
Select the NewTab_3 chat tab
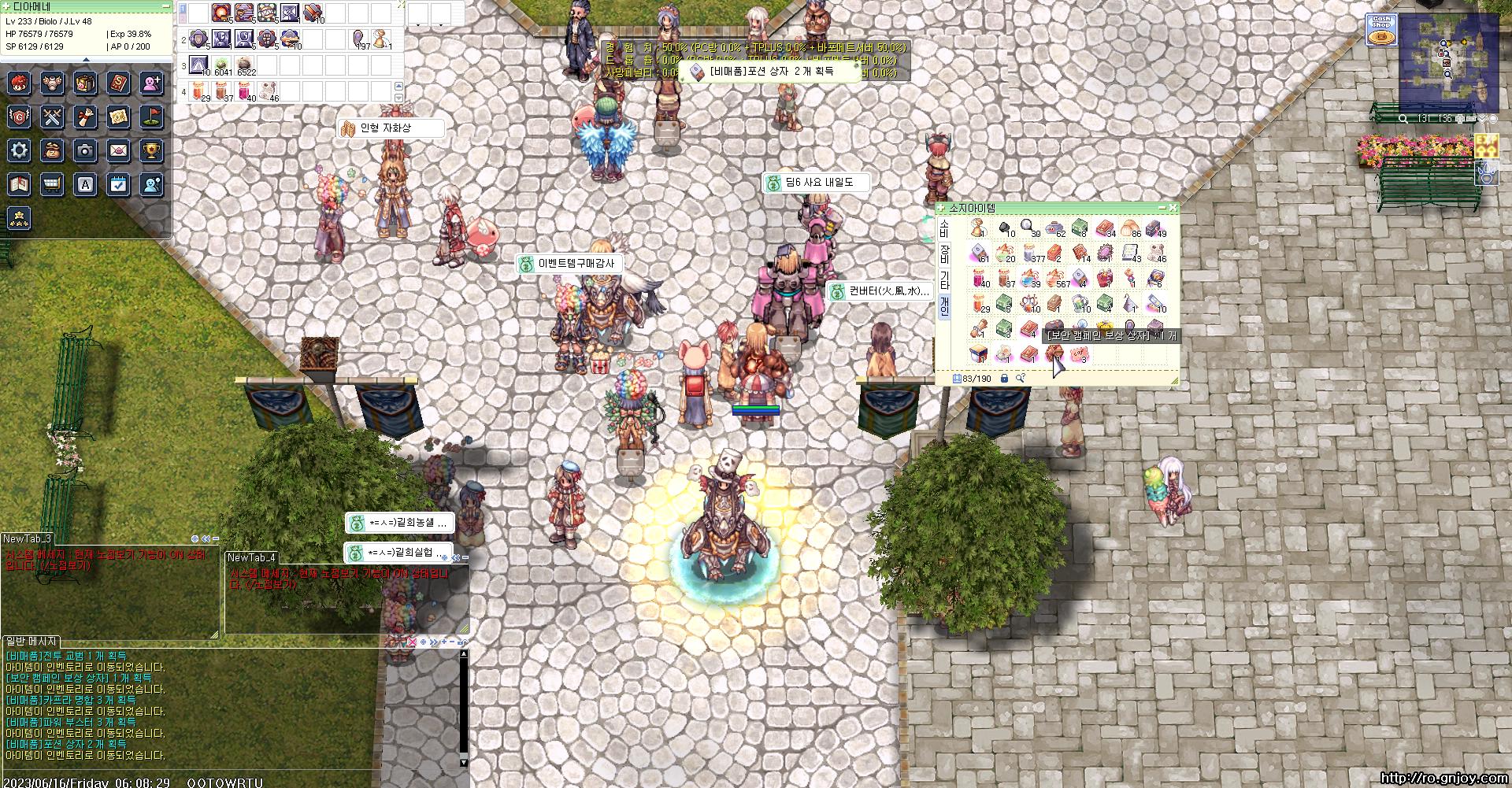coord(27,538)
